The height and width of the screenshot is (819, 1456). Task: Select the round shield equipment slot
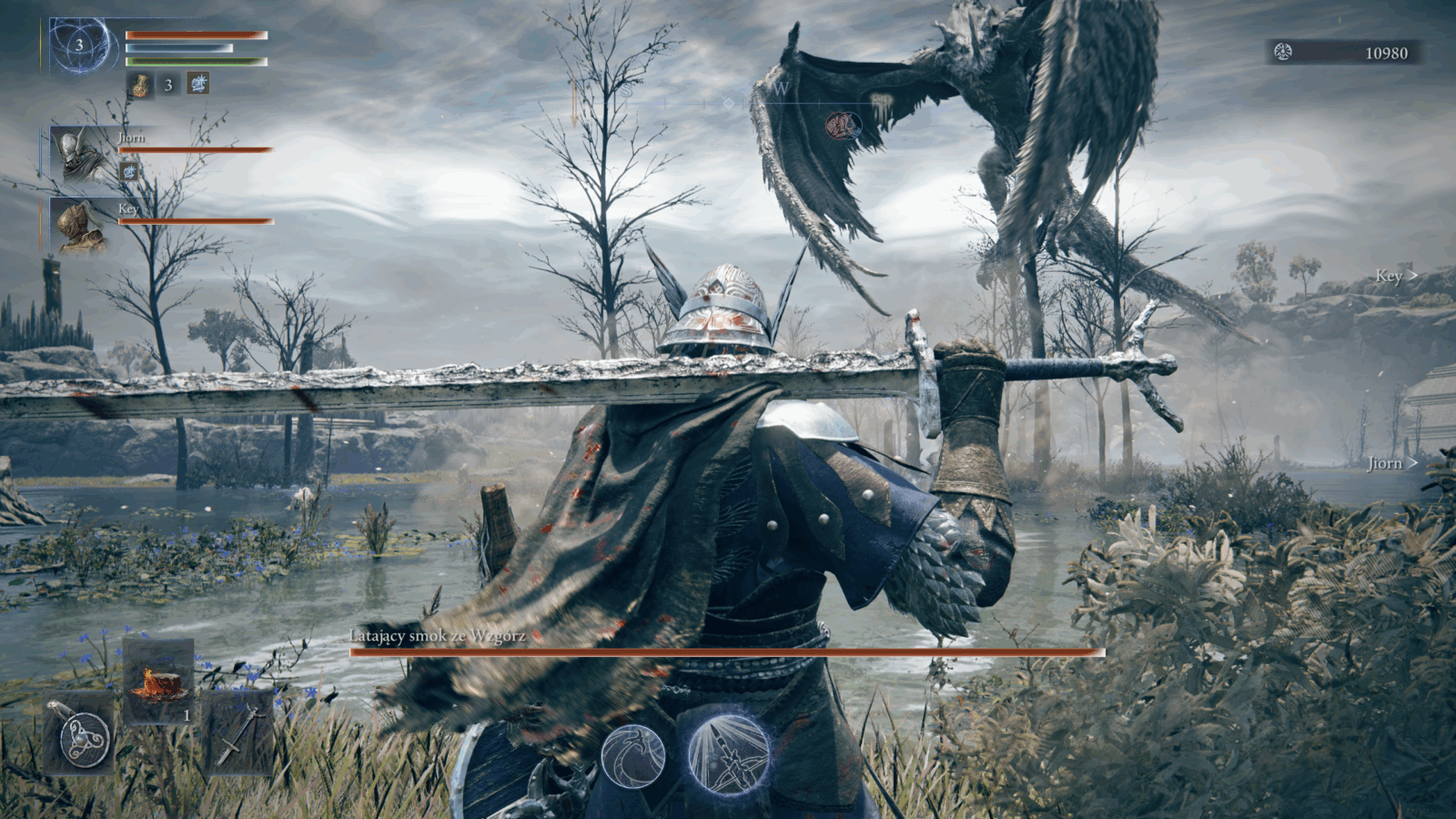point(80,735)
